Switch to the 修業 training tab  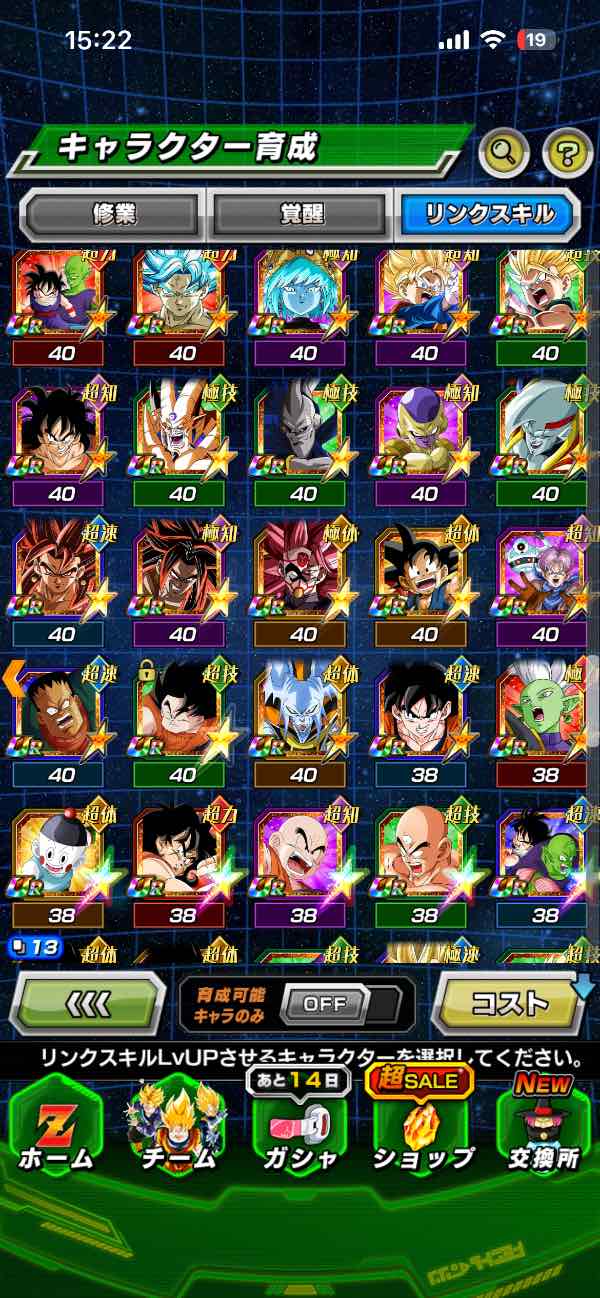[113, 214]
